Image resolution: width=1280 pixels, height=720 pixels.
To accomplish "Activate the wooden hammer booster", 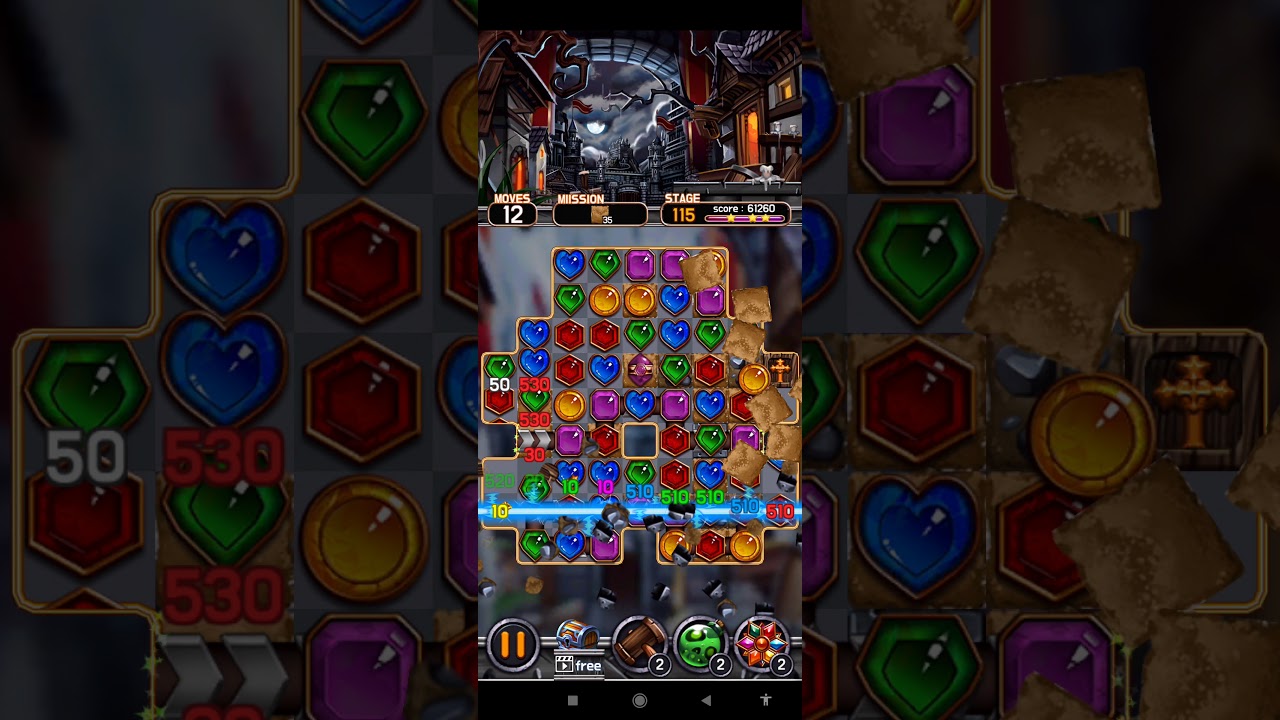I will [x=639, y=643].
